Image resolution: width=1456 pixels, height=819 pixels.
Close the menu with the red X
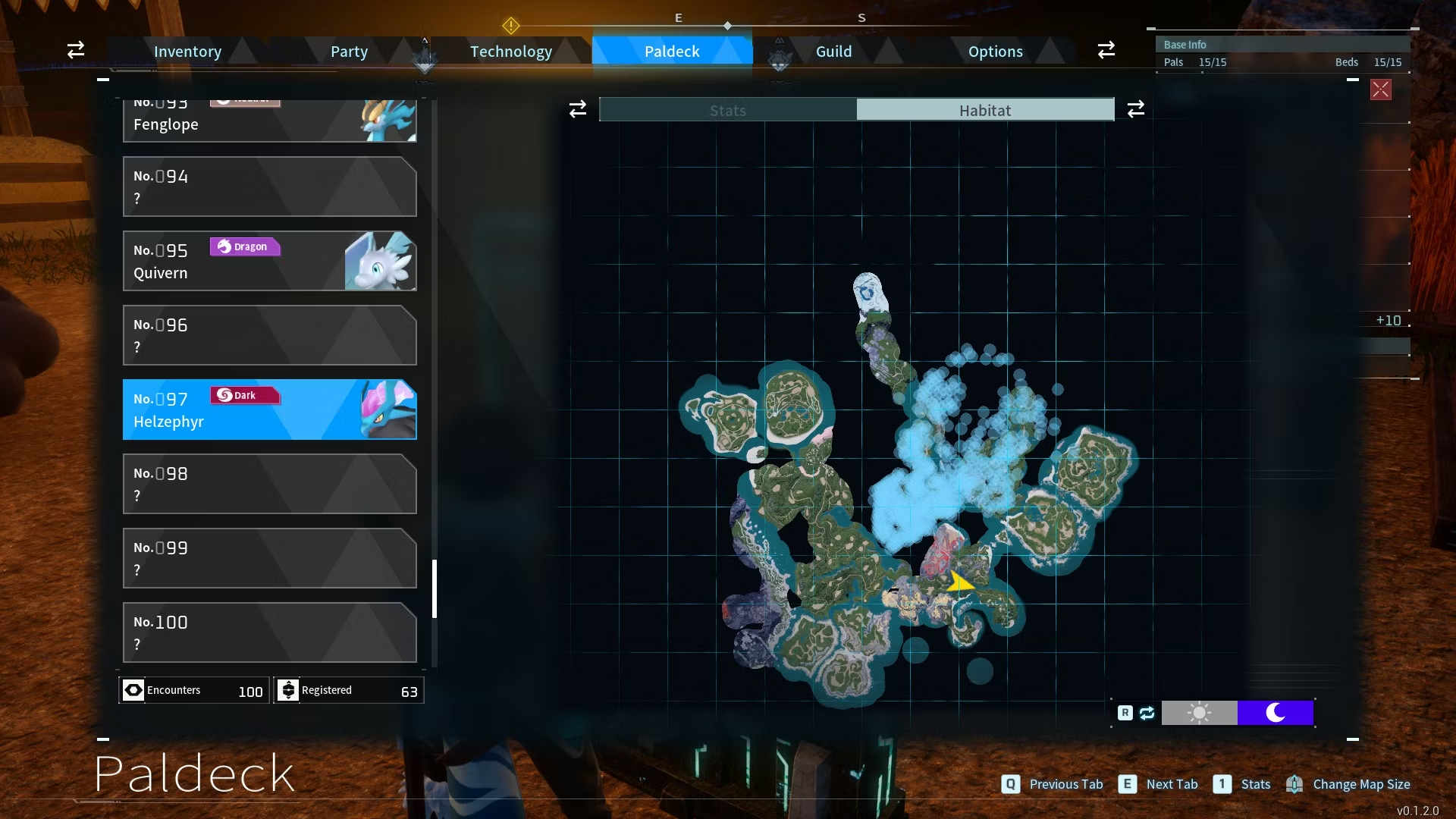pos(1380,89)
